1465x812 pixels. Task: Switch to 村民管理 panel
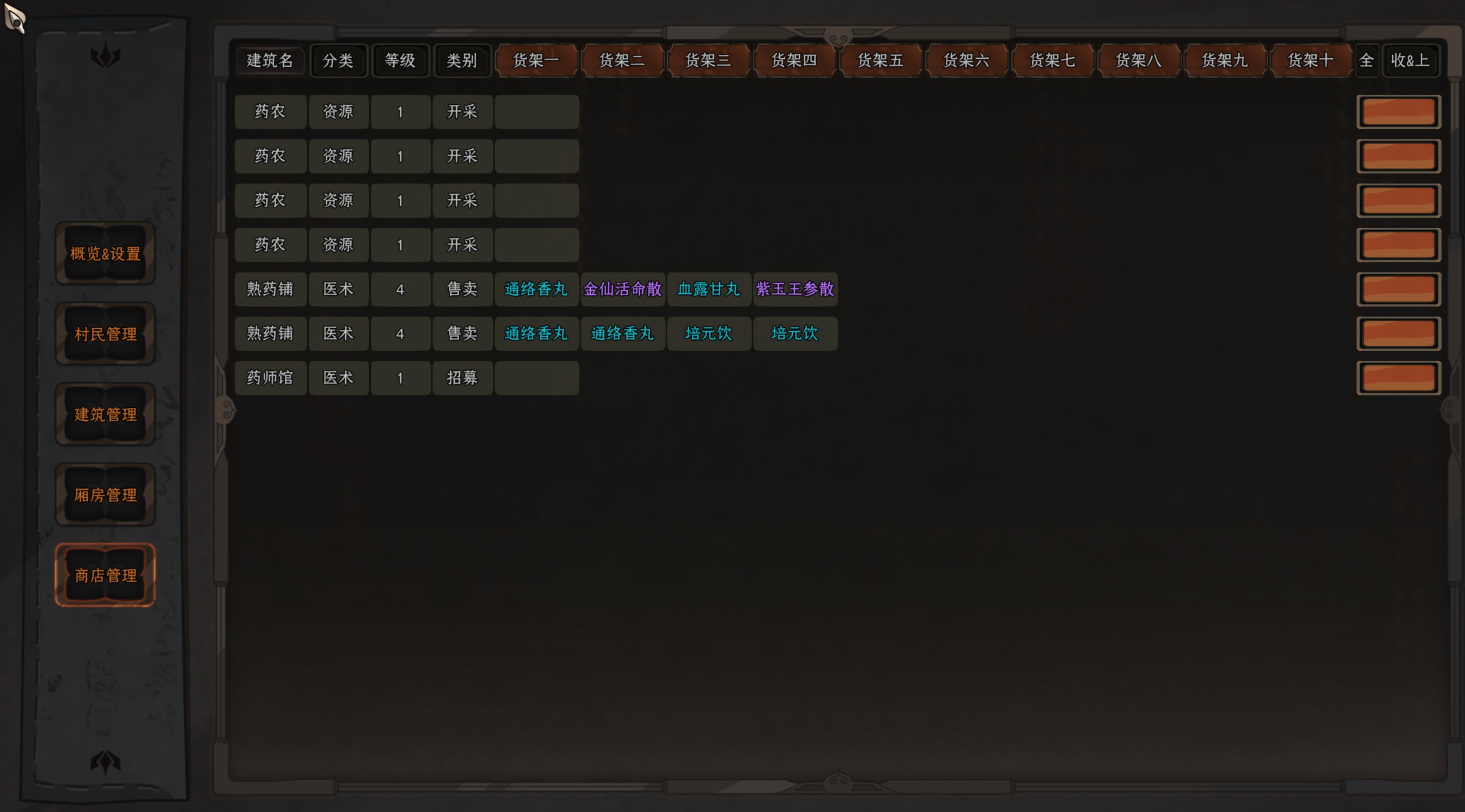click(105, 334)
